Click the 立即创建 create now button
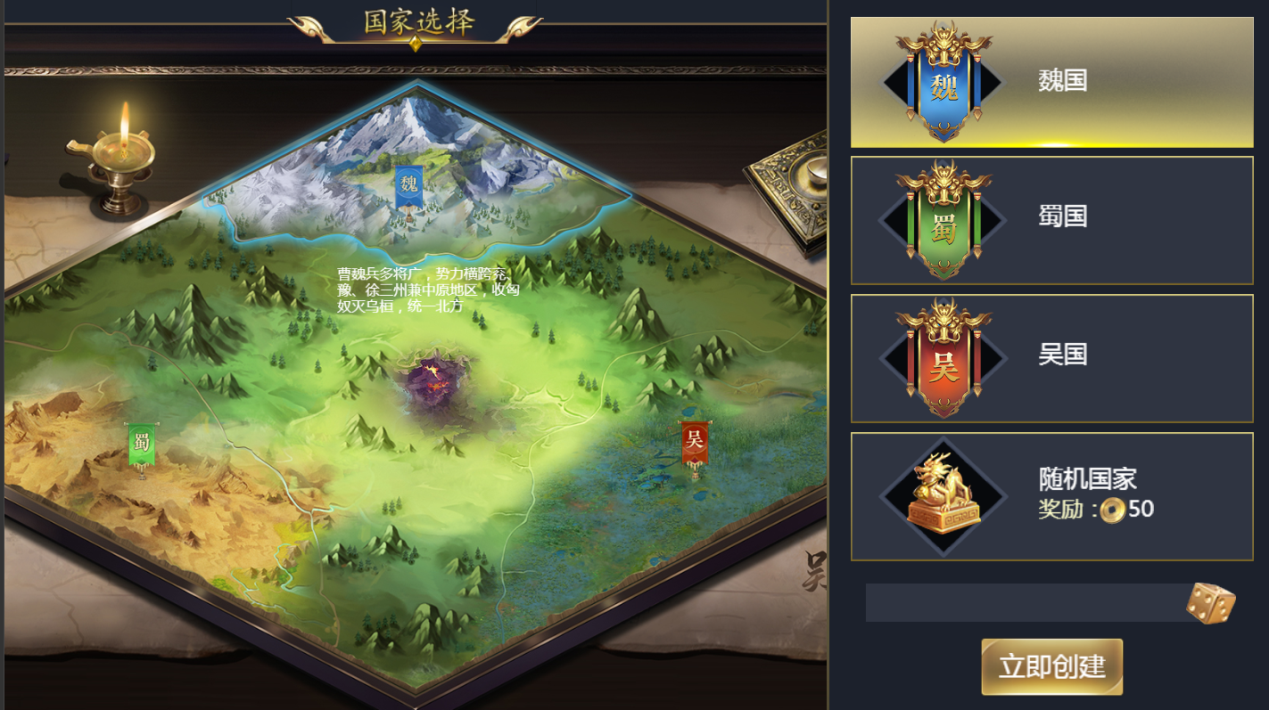Image resolution: width=1269 pixels, height=710 pixels. coord(1052,666)
